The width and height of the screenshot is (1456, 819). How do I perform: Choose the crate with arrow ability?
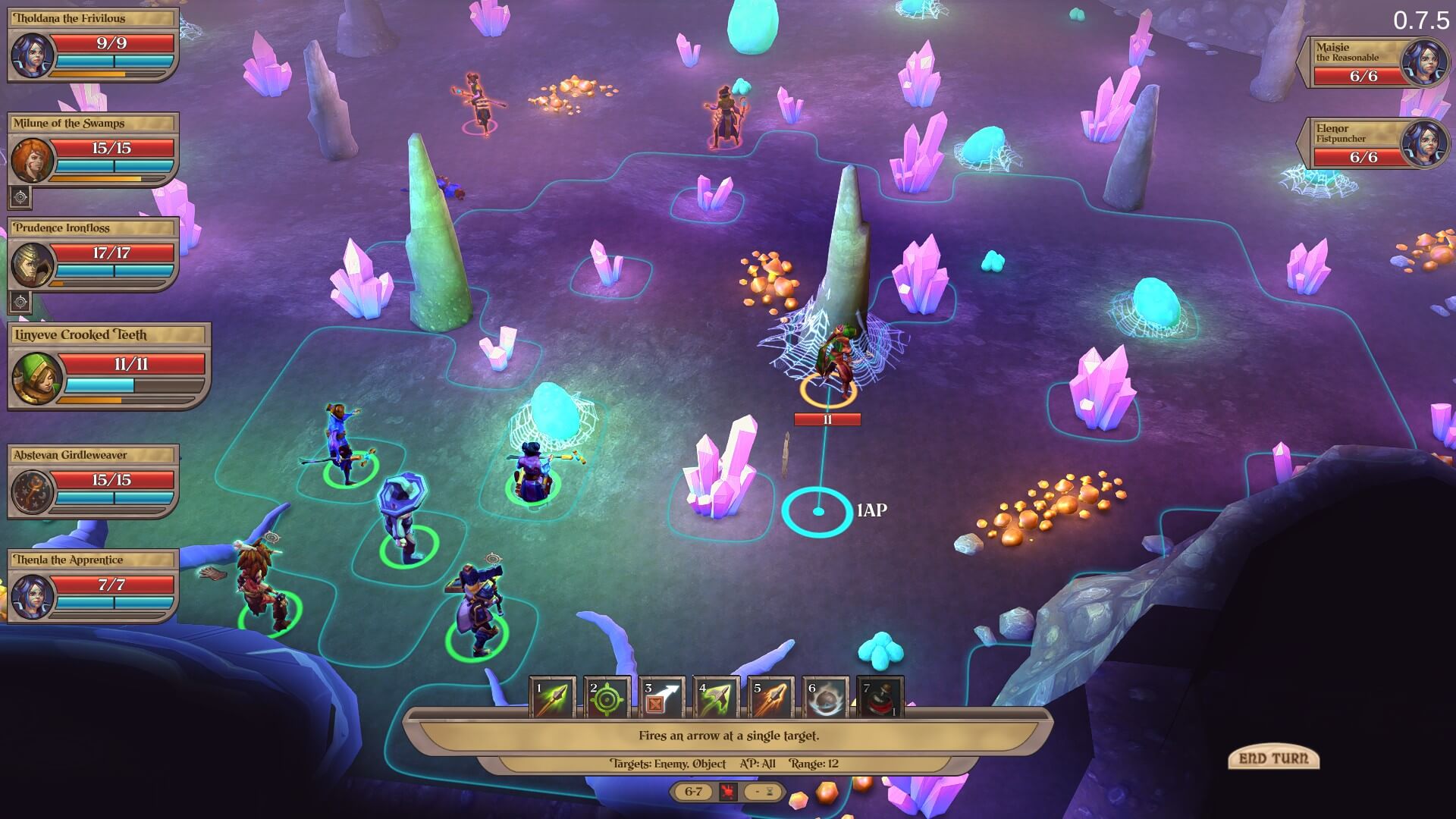click(x=661, y=698)
